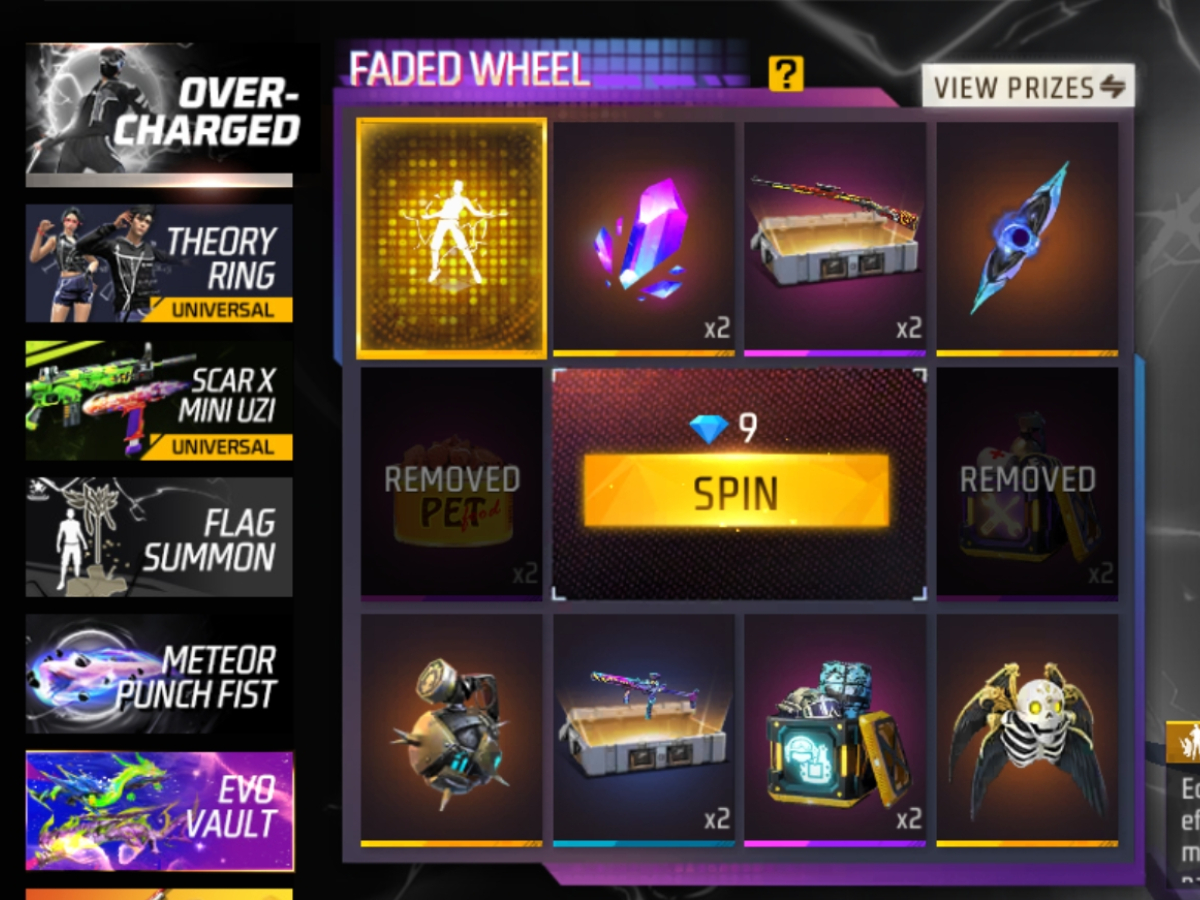Go to the Evo Vault event
The image size is (1200, 900).
click(x=160, y=811)
